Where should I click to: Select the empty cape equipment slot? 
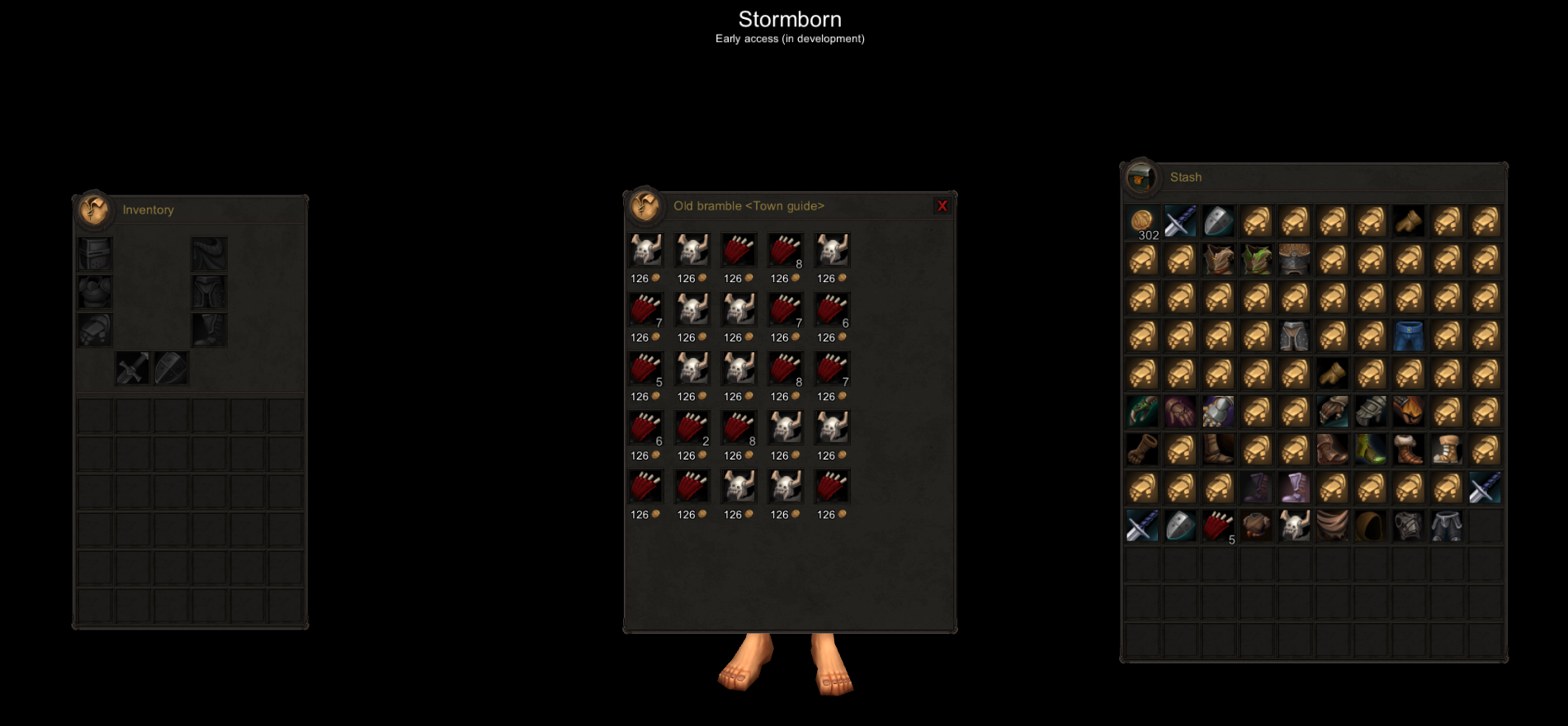point(209,254)
